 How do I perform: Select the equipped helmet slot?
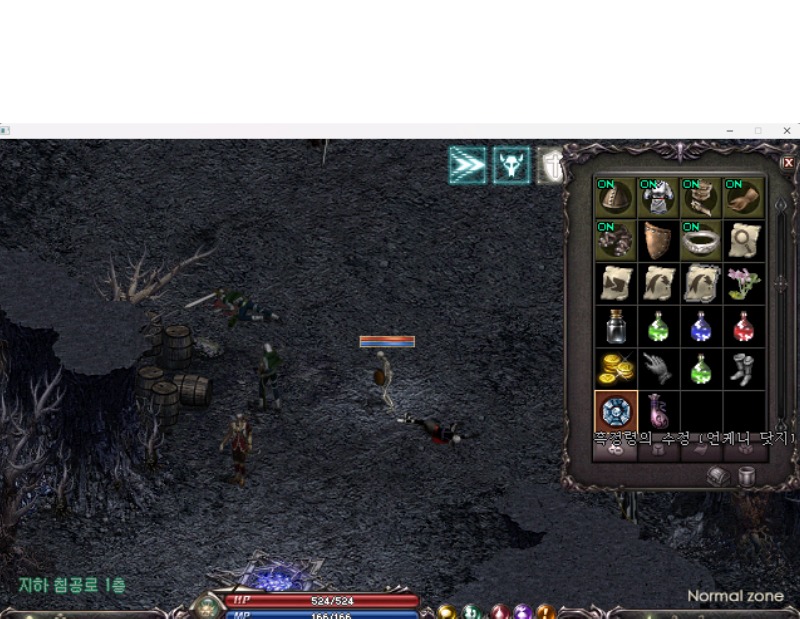614,198
